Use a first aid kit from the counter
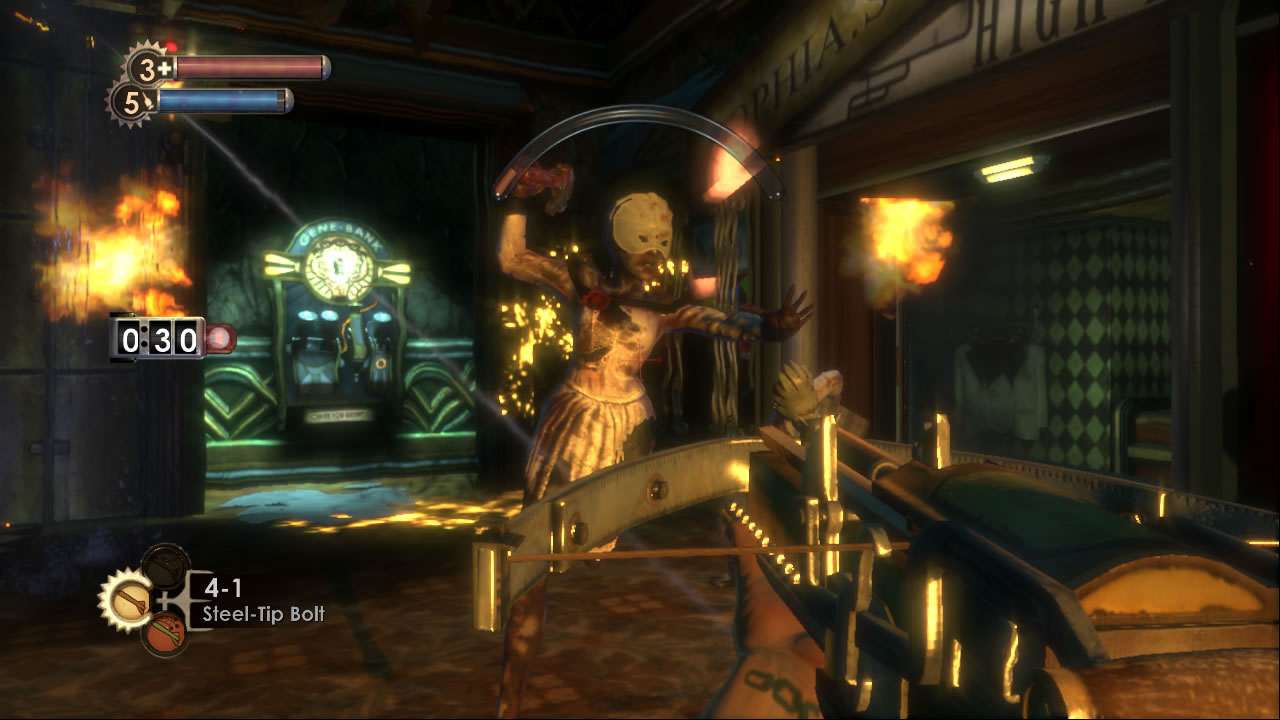This screenshot has width=1280, height=720. 149,68
